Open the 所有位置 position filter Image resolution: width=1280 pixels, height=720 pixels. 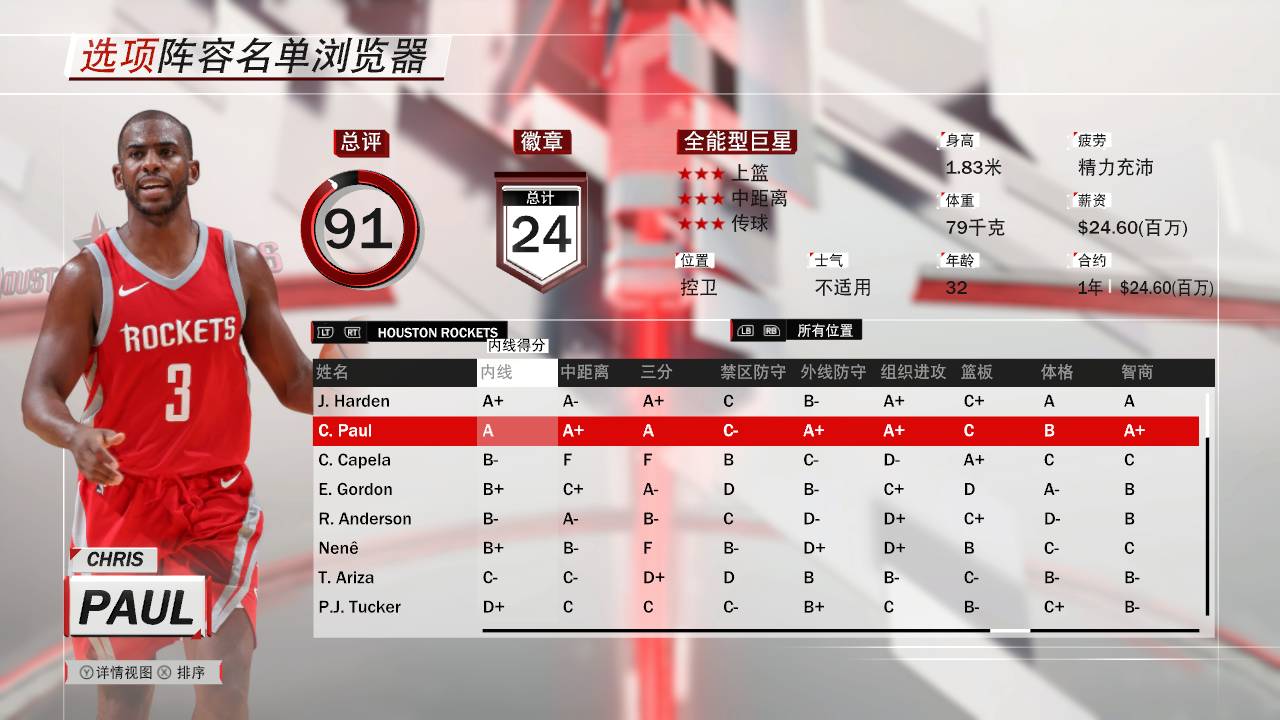point(825,330)
